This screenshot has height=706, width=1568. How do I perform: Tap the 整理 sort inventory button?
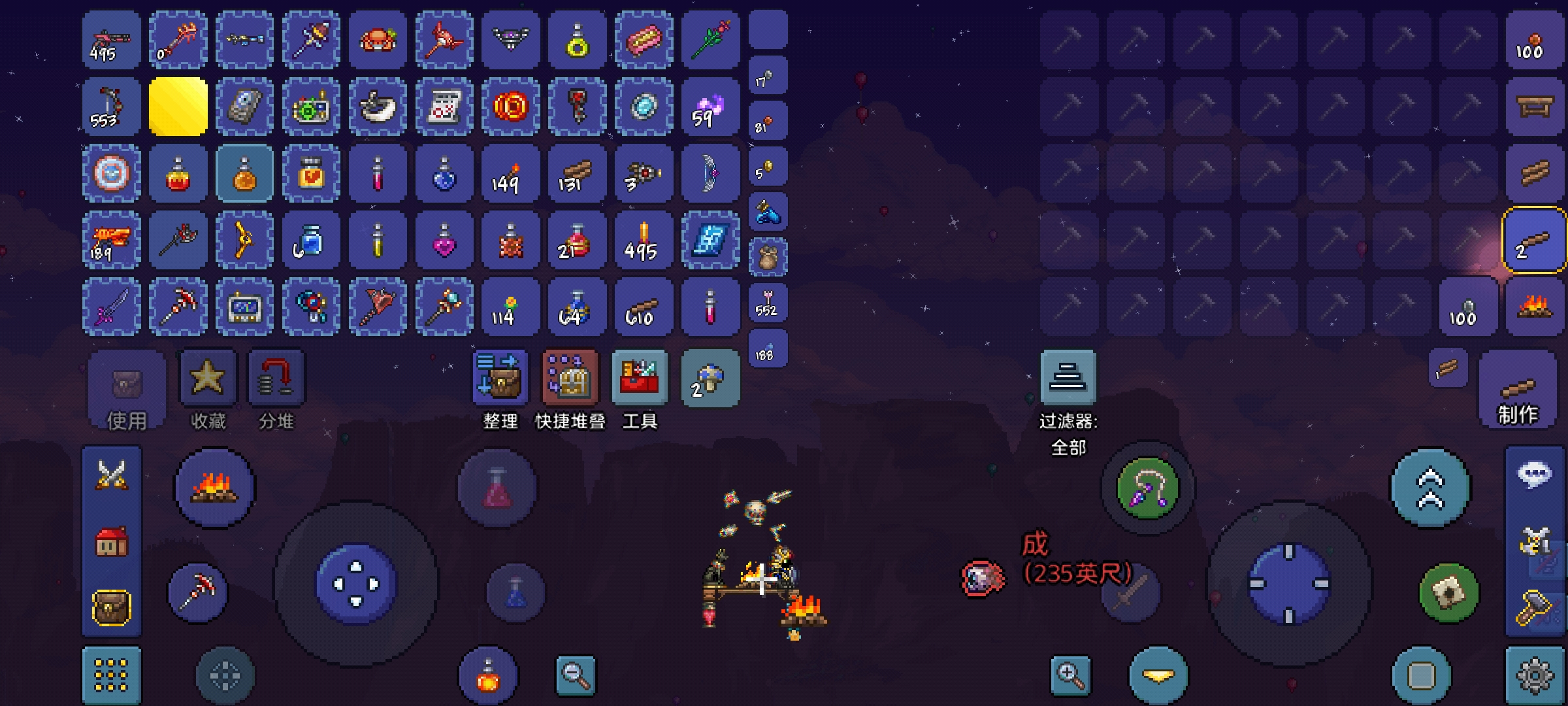[x=500, y=378]
